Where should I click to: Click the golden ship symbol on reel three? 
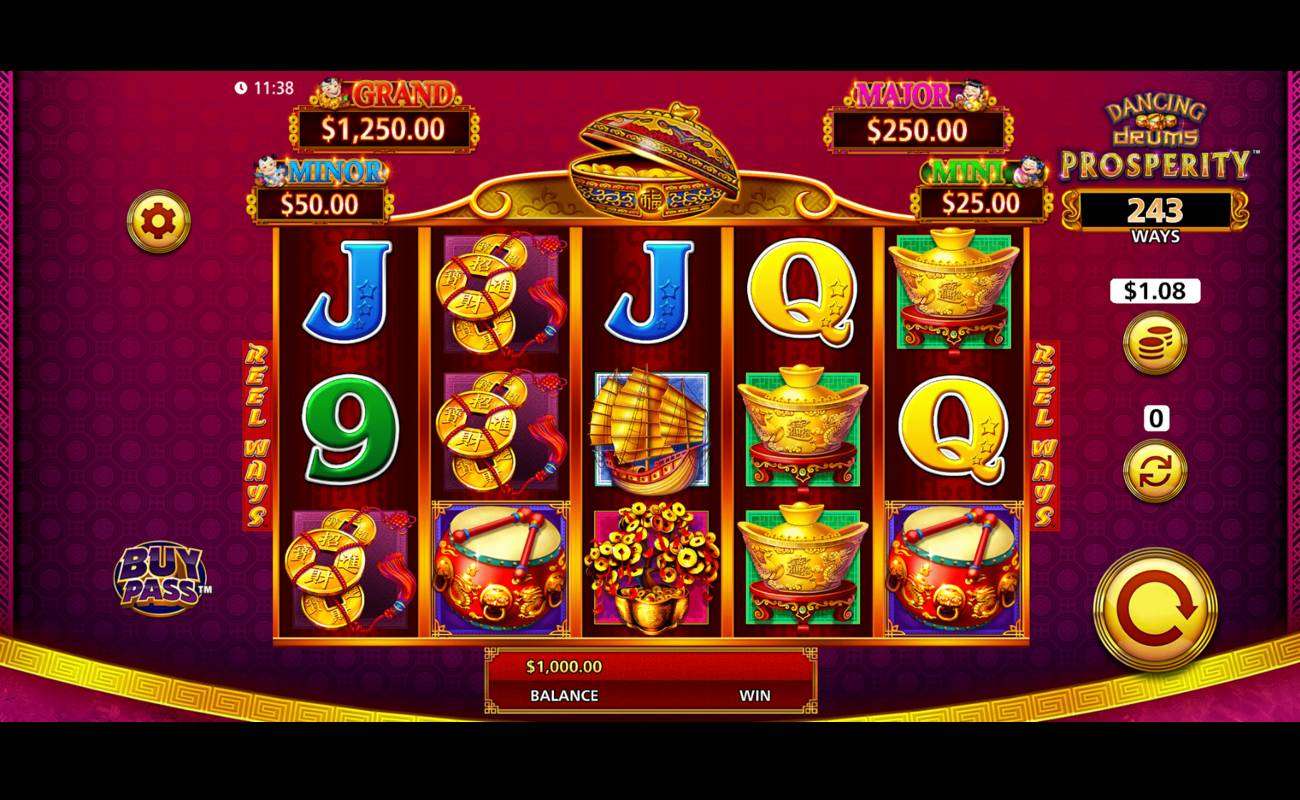pyautogui.click(x=650, y=430)
